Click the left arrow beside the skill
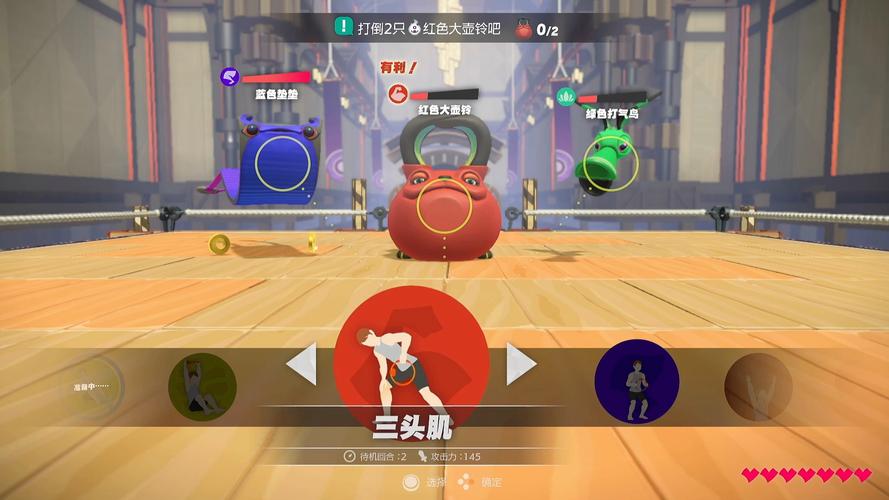 pyautogui.click(x=302, y=363)
